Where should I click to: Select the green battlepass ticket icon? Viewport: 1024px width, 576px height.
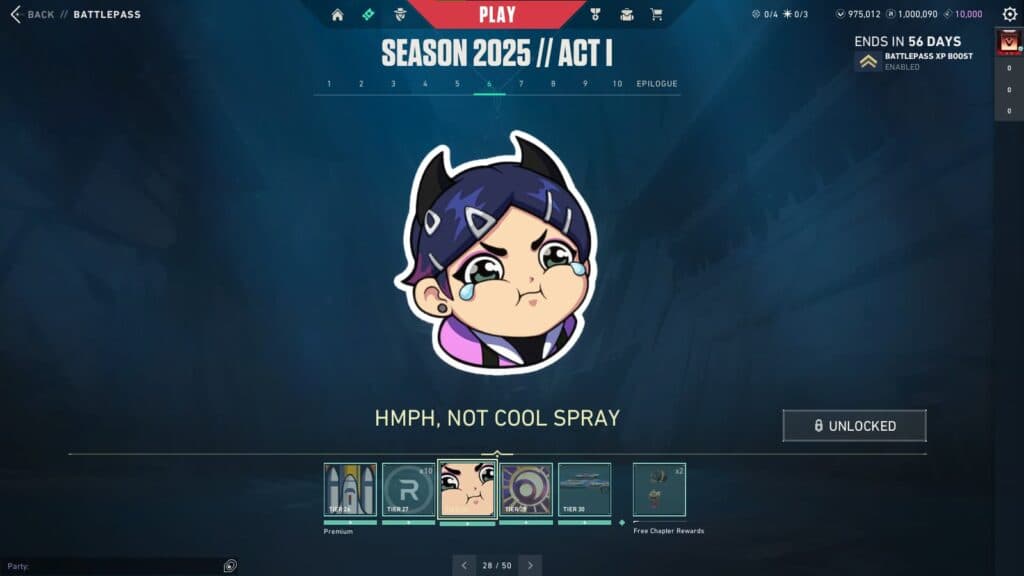(x=368, y=15)
